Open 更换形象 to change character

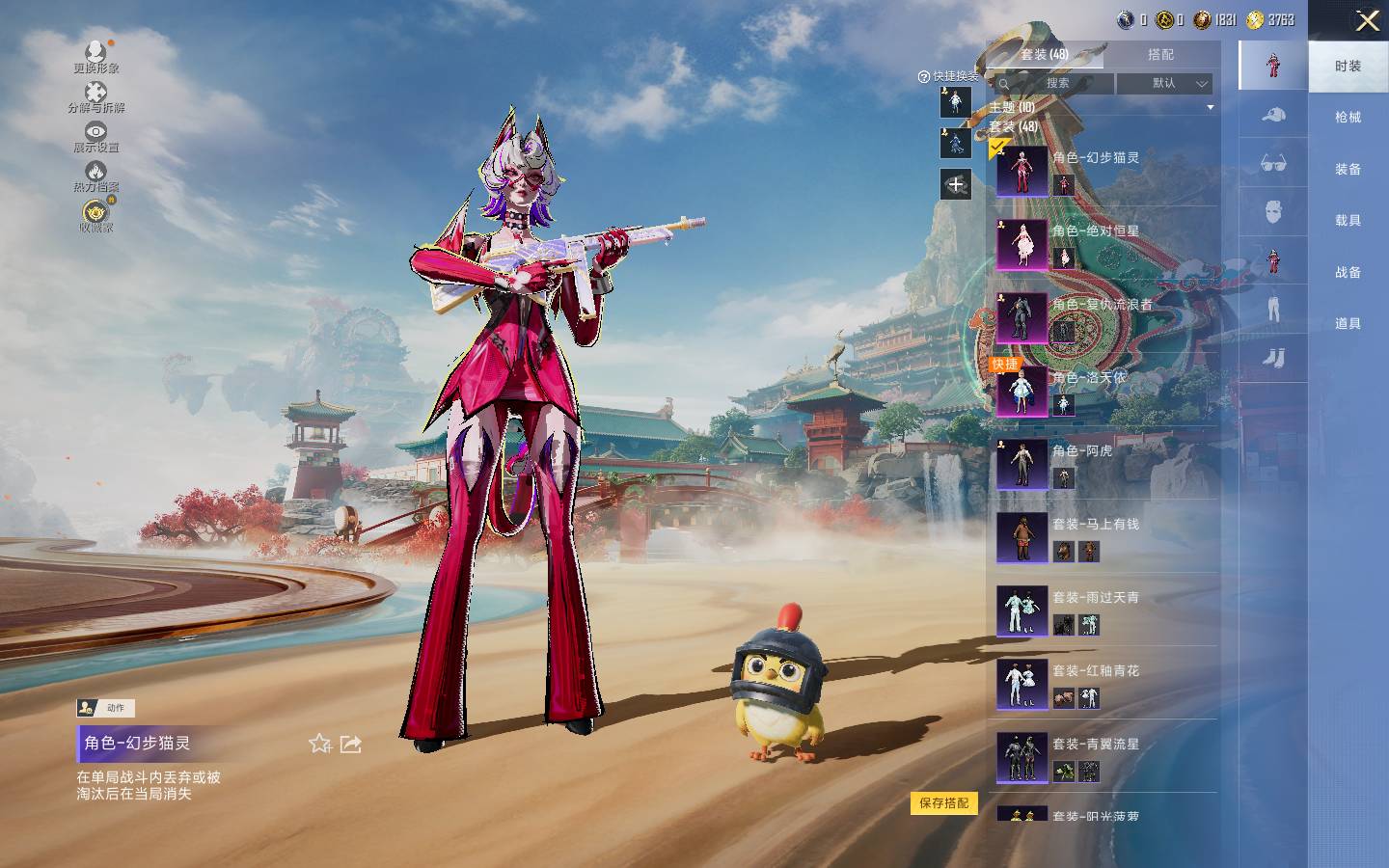(x=95, y=56)
